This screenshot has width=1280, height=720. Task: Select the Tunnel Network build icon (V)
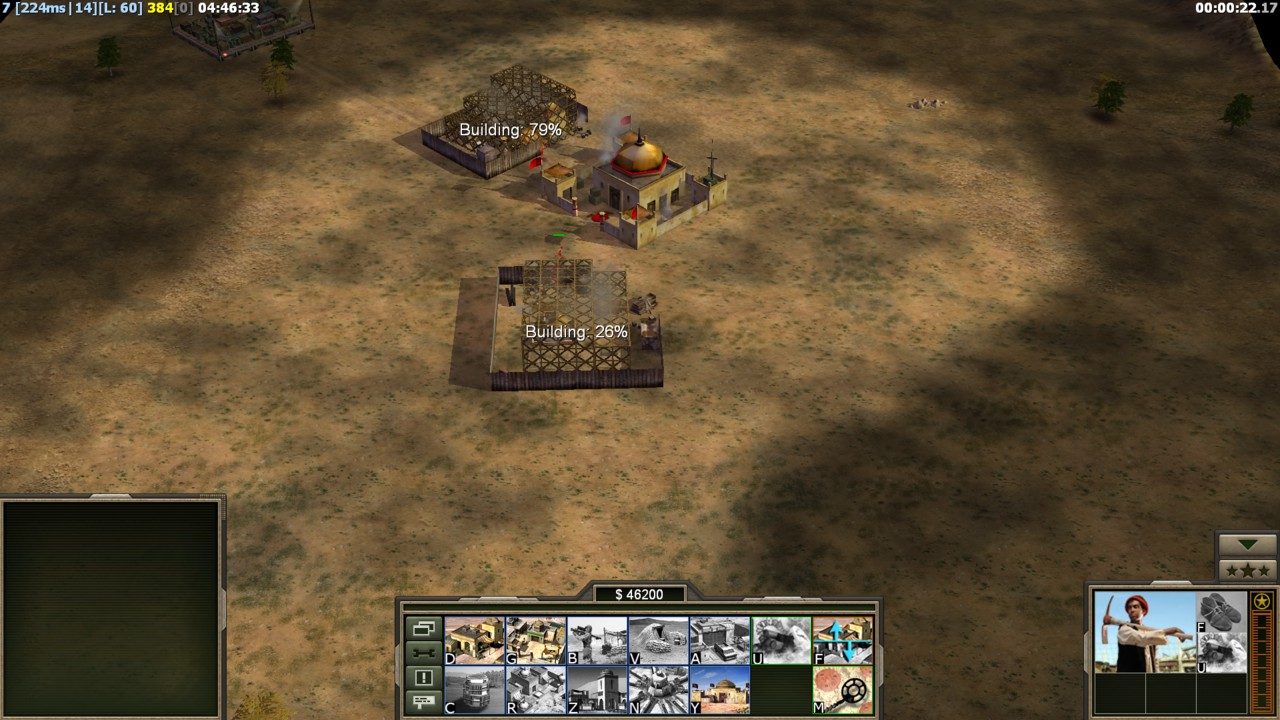tap(659, 640)
